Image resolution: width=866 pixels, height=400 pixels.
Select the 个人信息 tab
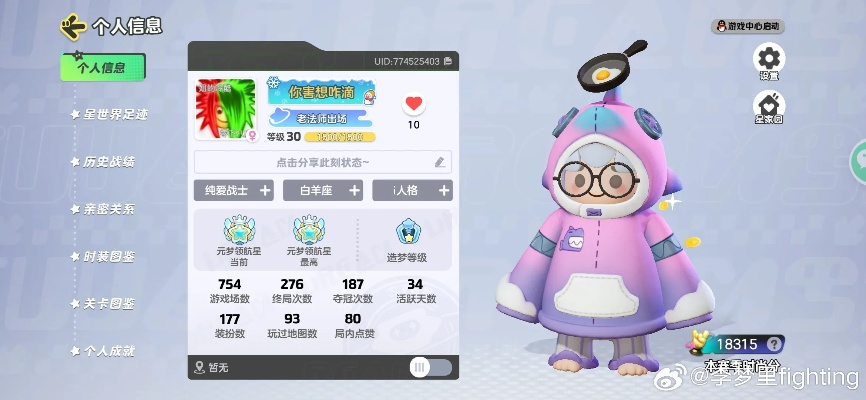click(x=103, y=67)
